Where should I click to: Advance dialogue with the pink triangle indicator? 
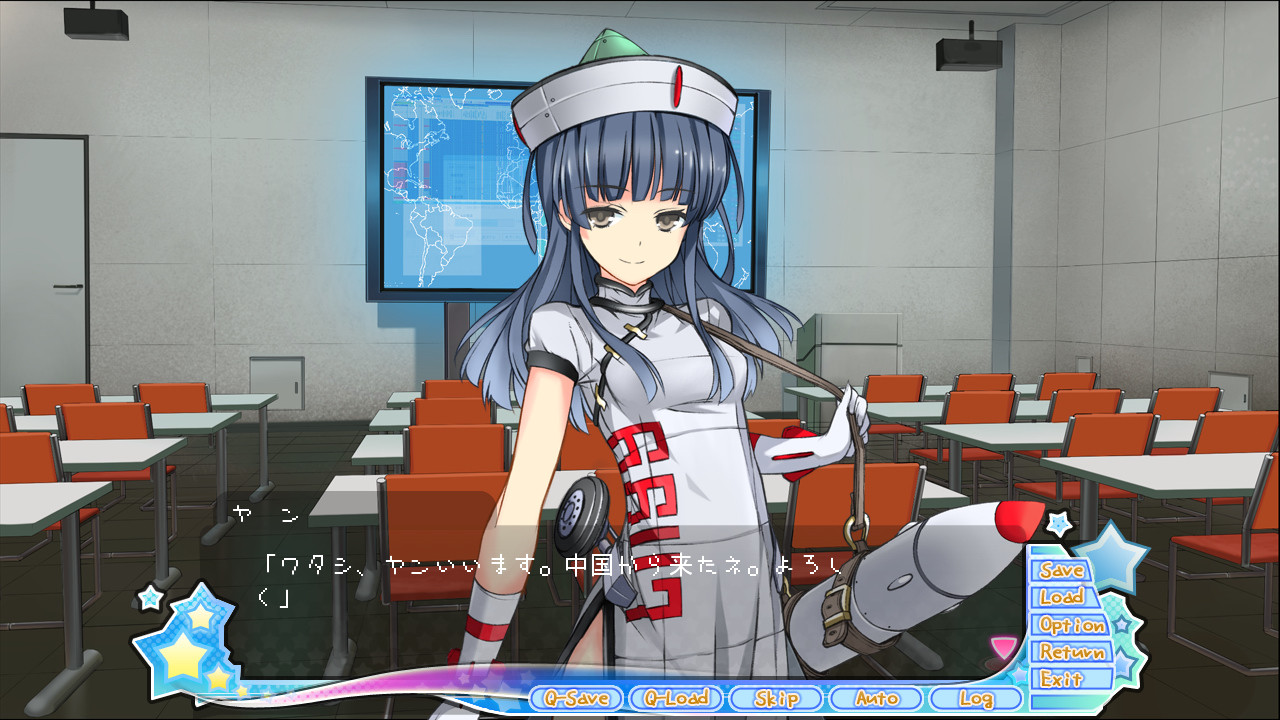coord(1002,647)
